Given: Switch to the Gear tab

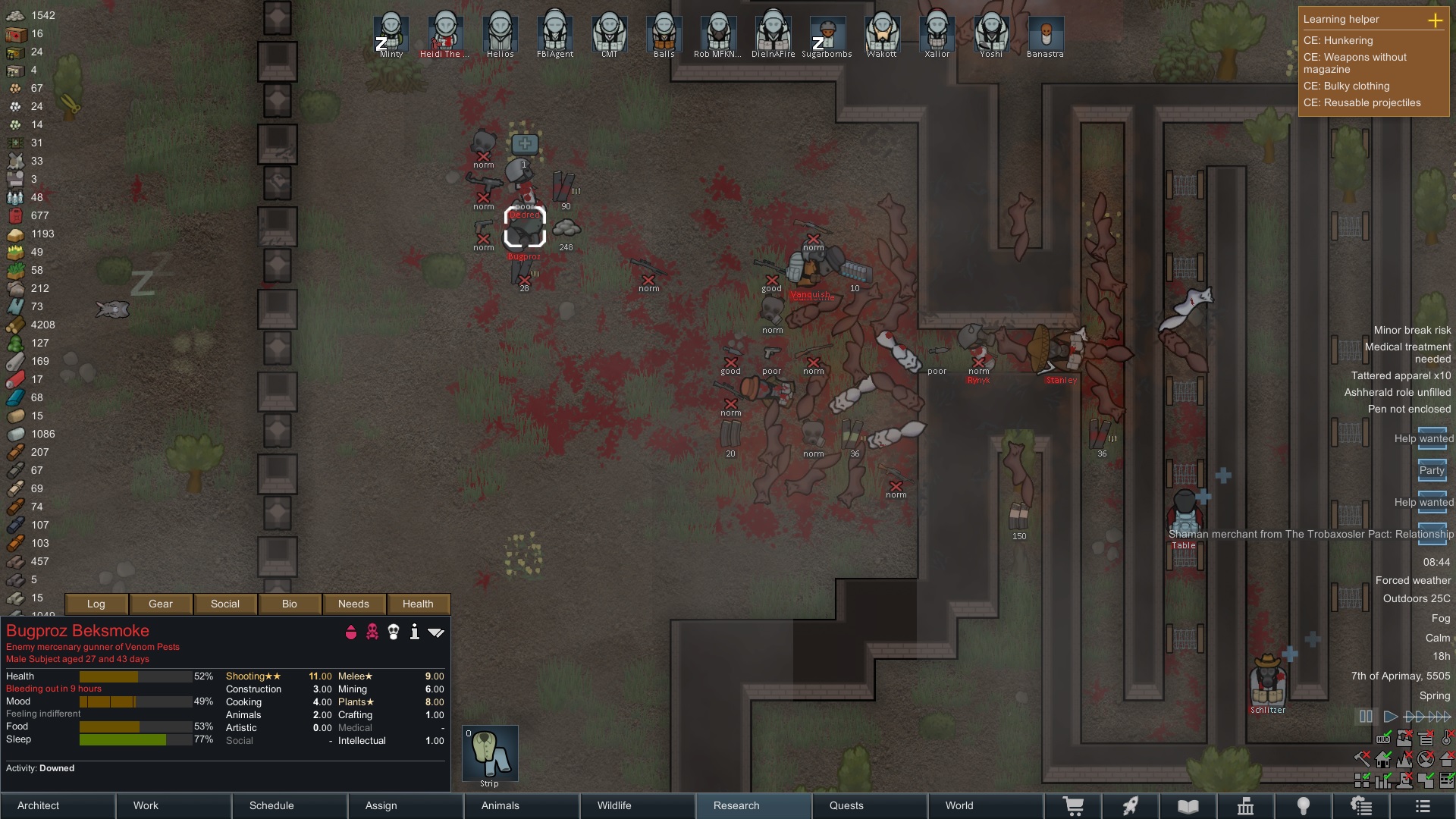Looking at the screenshot, I should click(161, 604).
